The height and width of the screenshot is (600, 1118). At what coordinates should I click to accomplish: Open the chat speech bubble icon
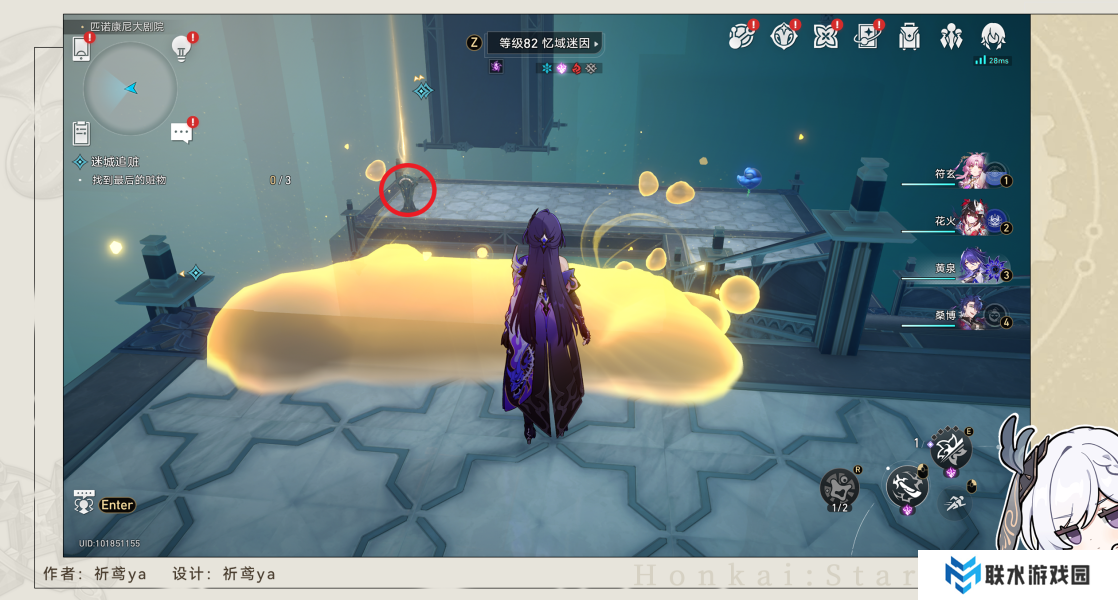pos(181,132)
